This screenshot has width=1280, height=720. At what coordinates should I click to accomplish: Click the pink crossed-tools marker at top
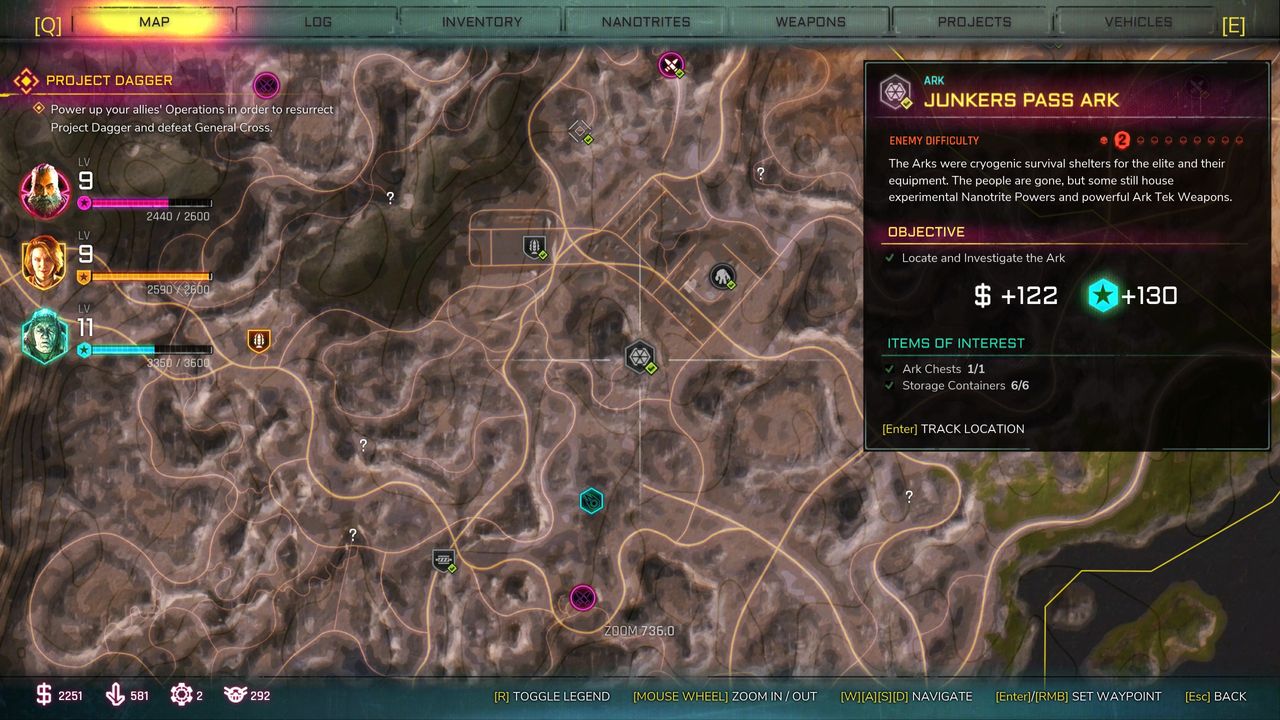[x=670, y=65]
